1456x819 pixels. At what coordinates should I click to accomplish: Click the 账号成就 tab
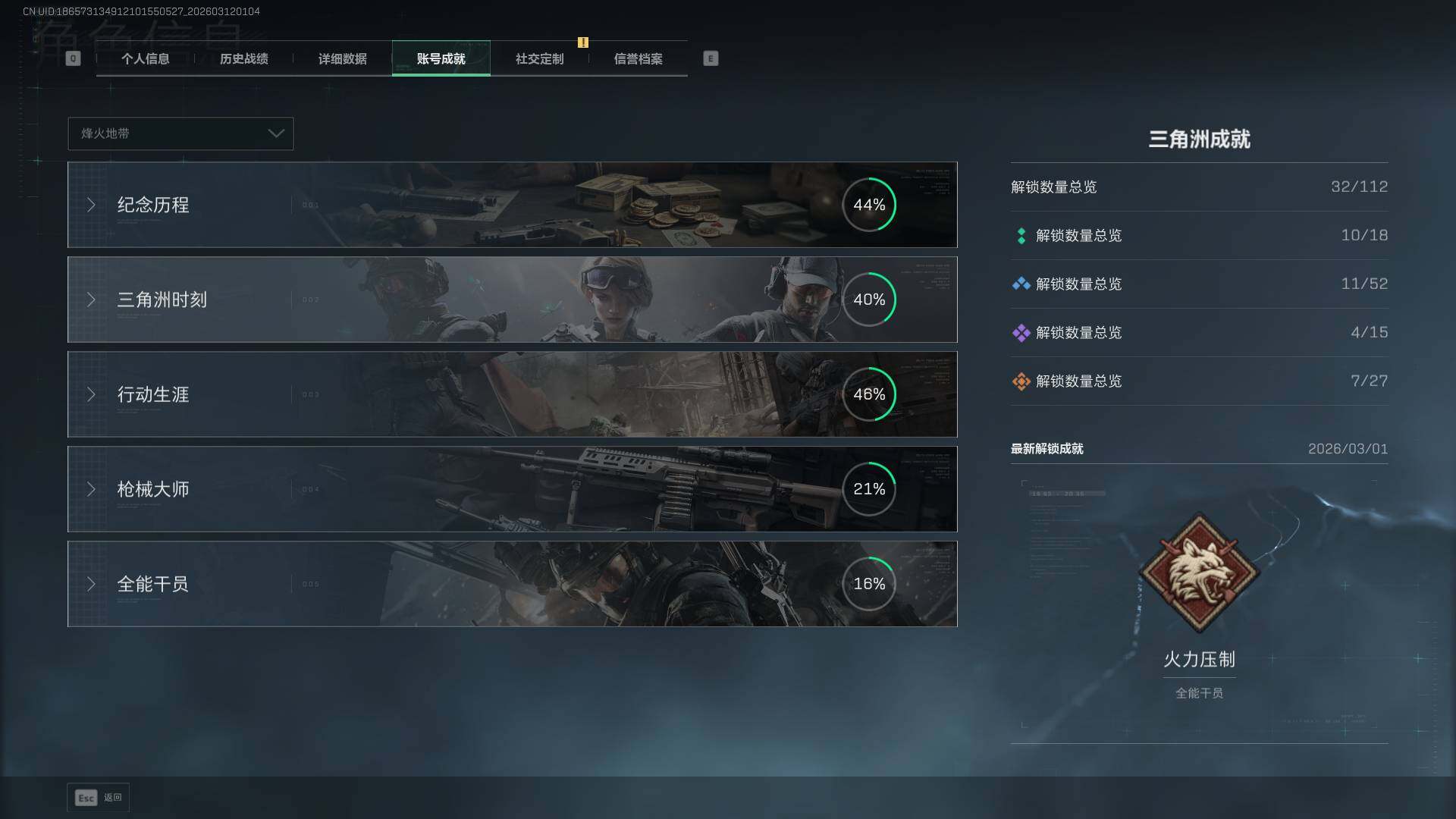coord(441,59)
